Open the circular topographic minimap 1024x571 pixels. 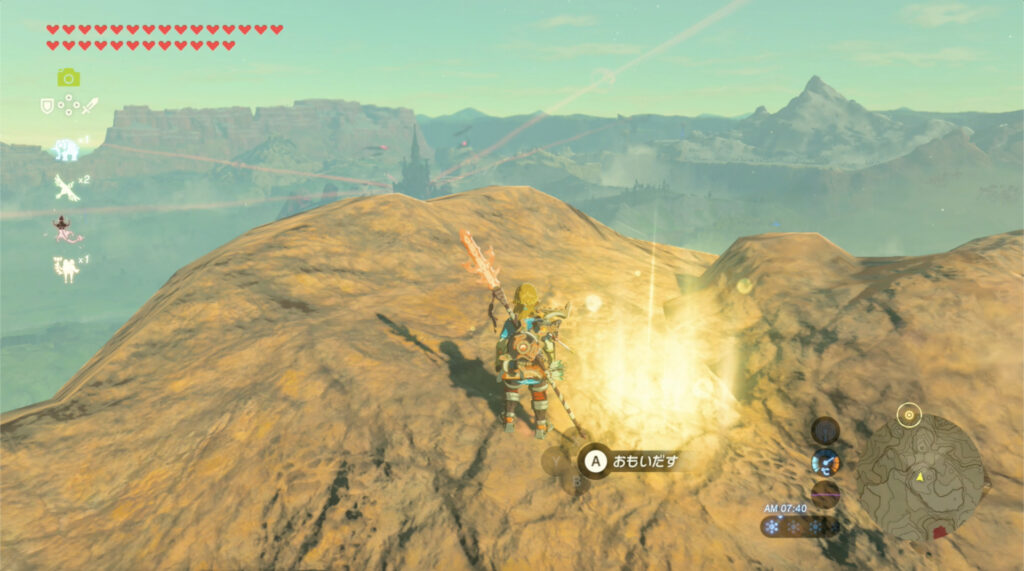click(x=919, y=477)
